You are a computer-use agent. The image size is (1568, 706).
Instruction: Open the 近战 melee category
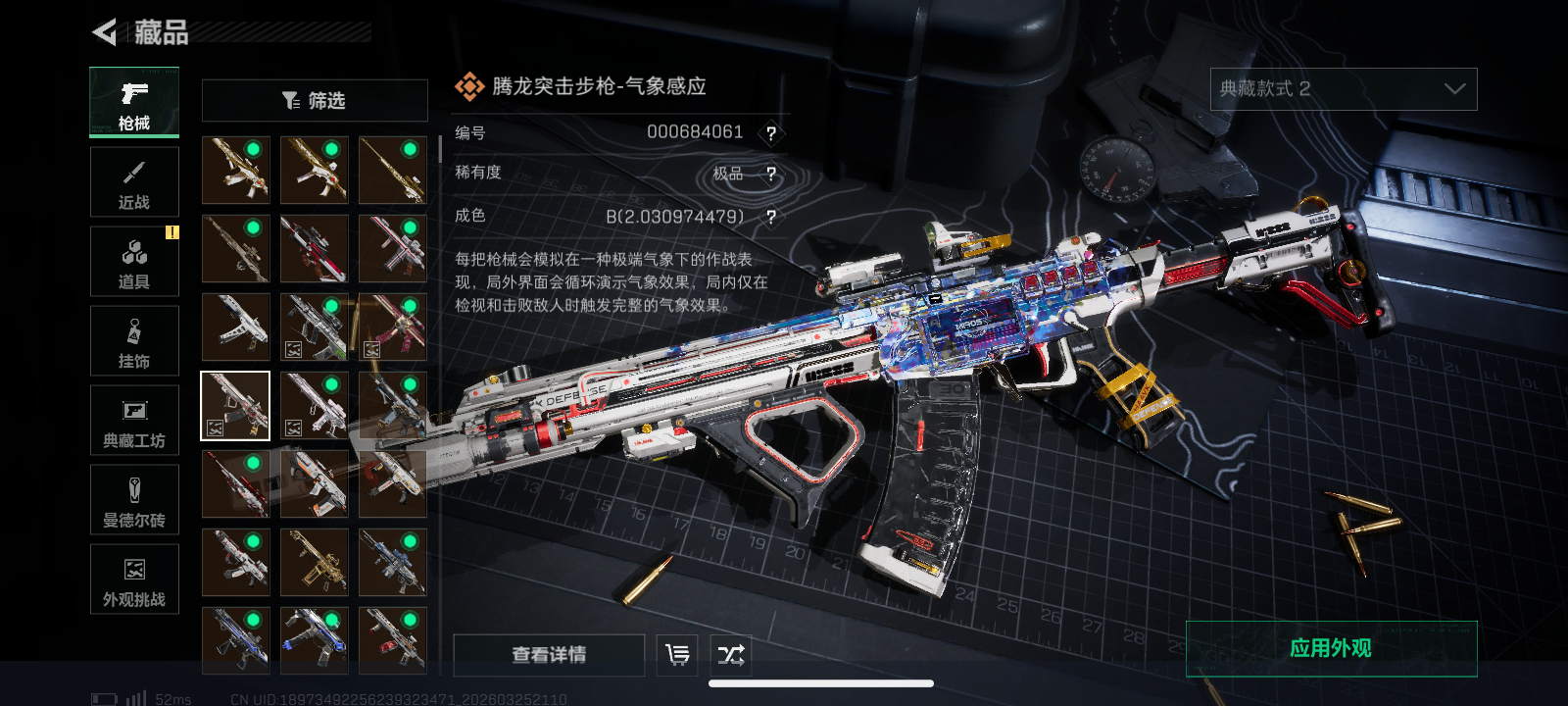point(134,182)
